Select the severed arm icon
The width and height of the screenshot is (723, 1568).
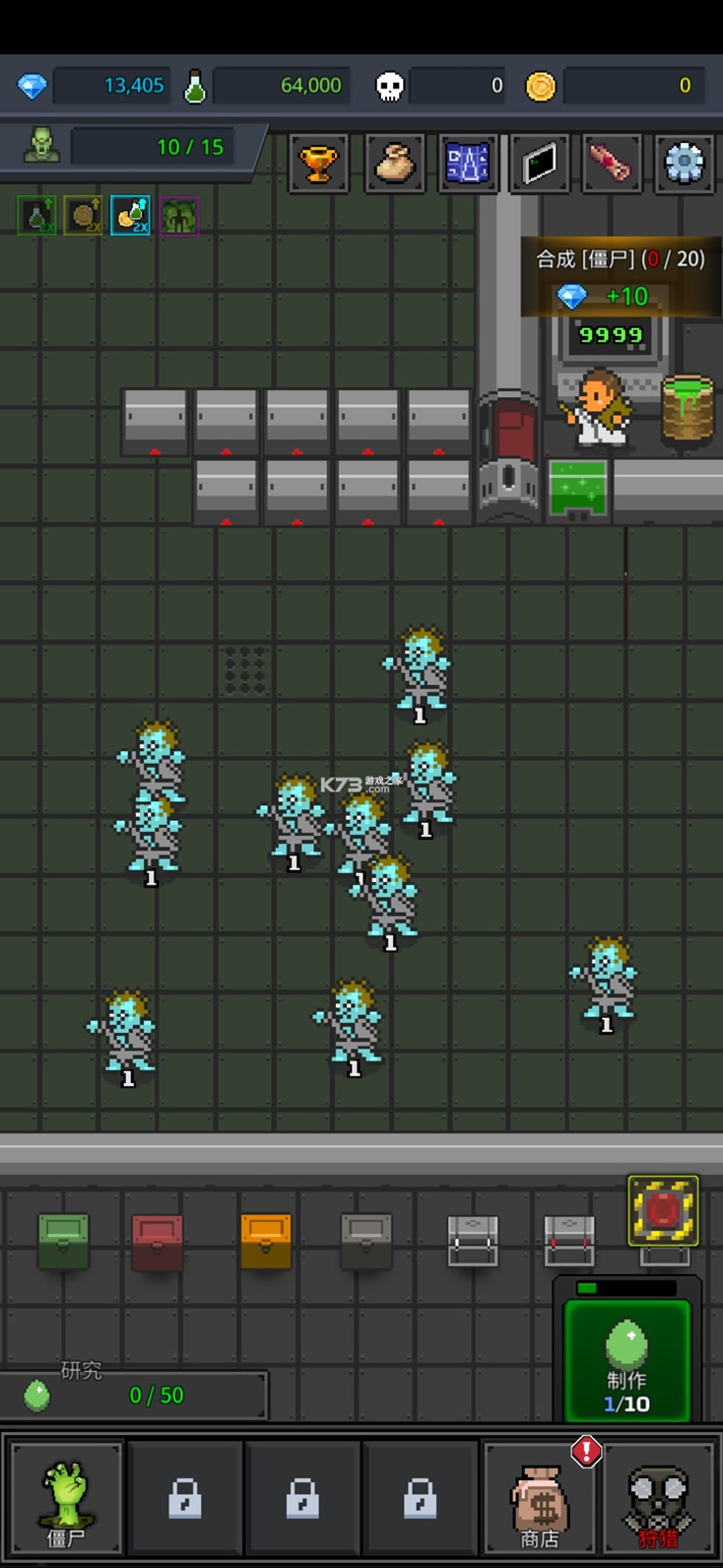(611, 163)
